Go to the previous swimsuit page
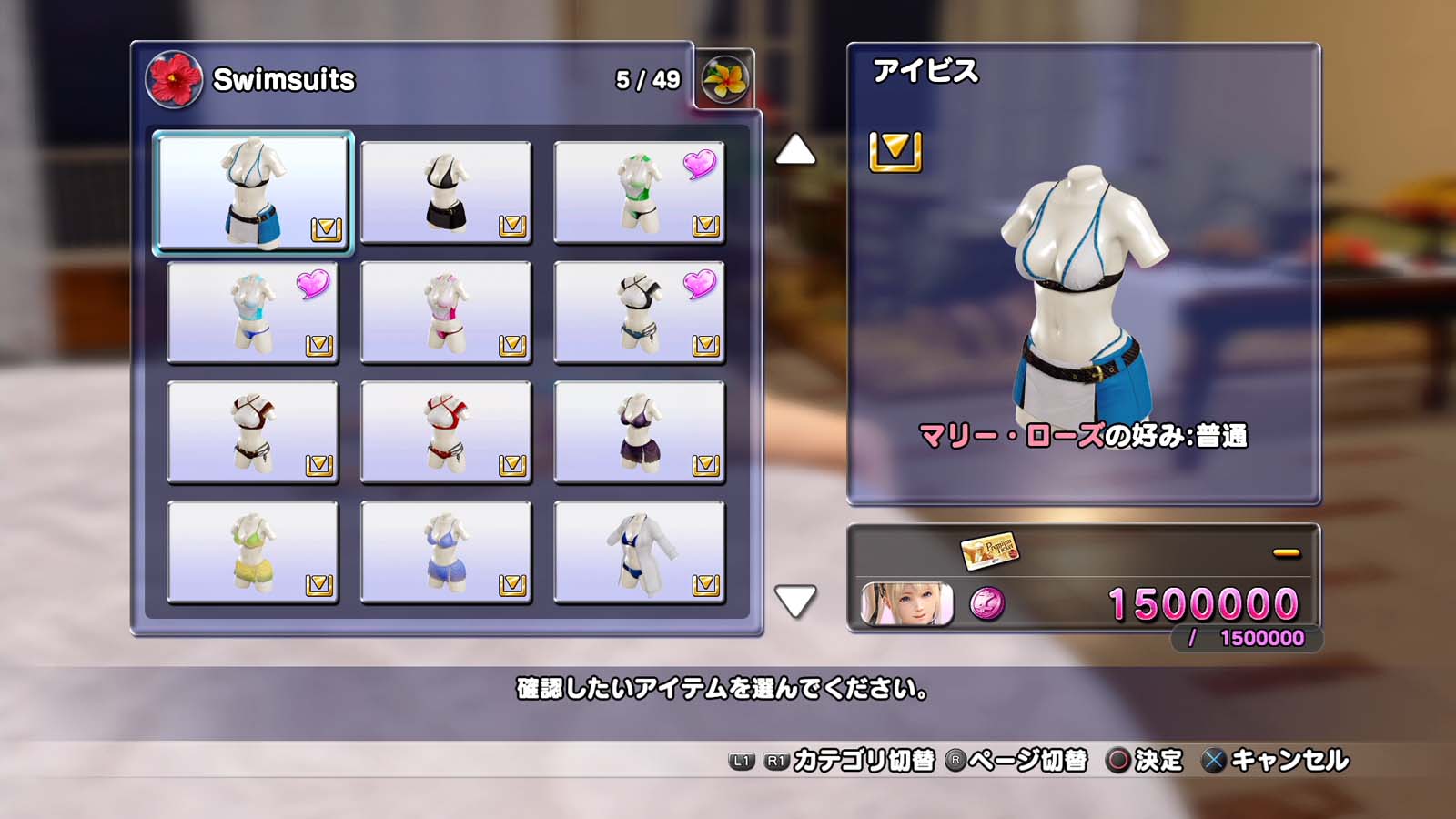The height and width of the screenshot is (819, 1456). coord(795,150)
